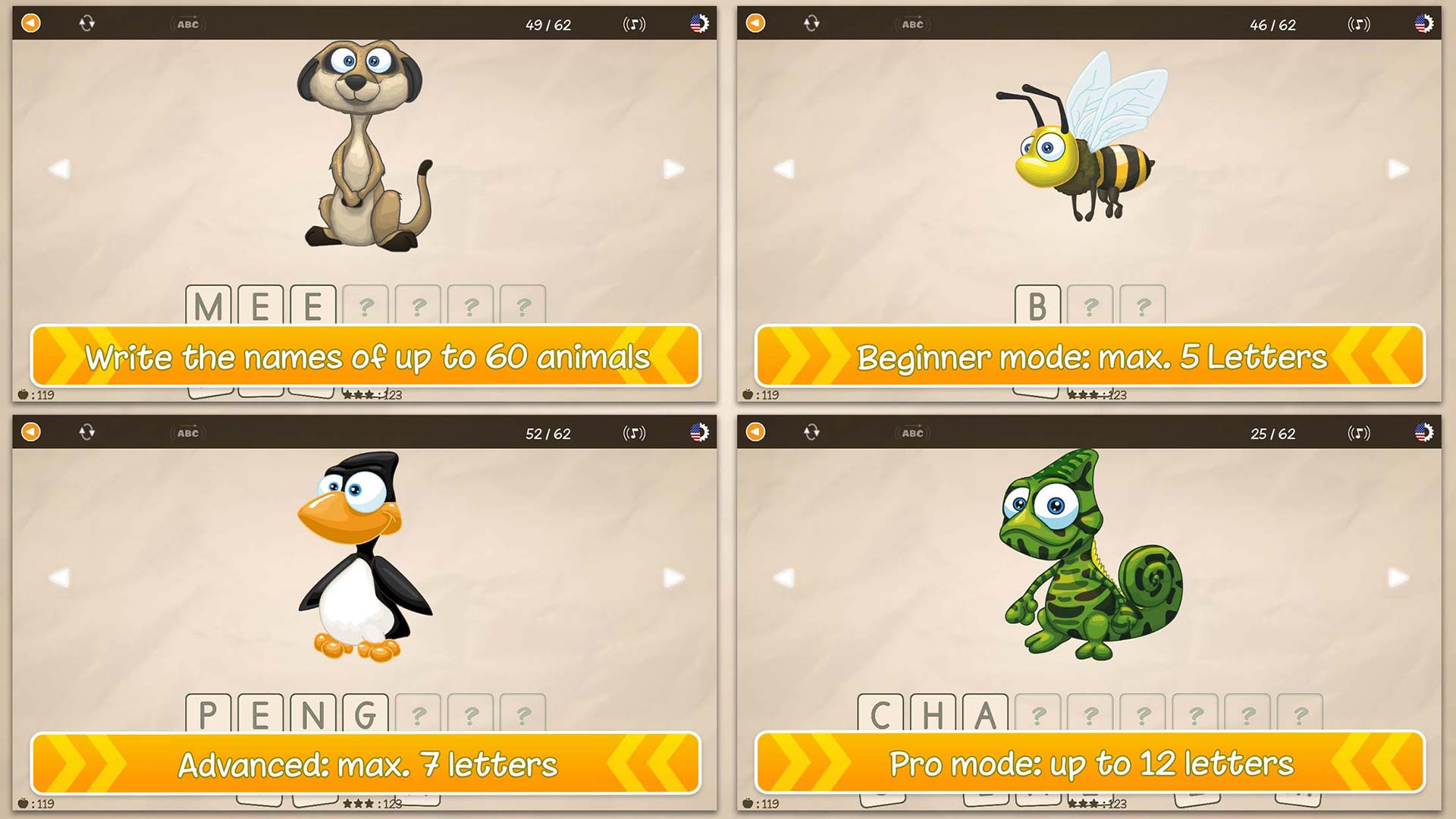Click the shuffle icon above the bee

point(811,24)
